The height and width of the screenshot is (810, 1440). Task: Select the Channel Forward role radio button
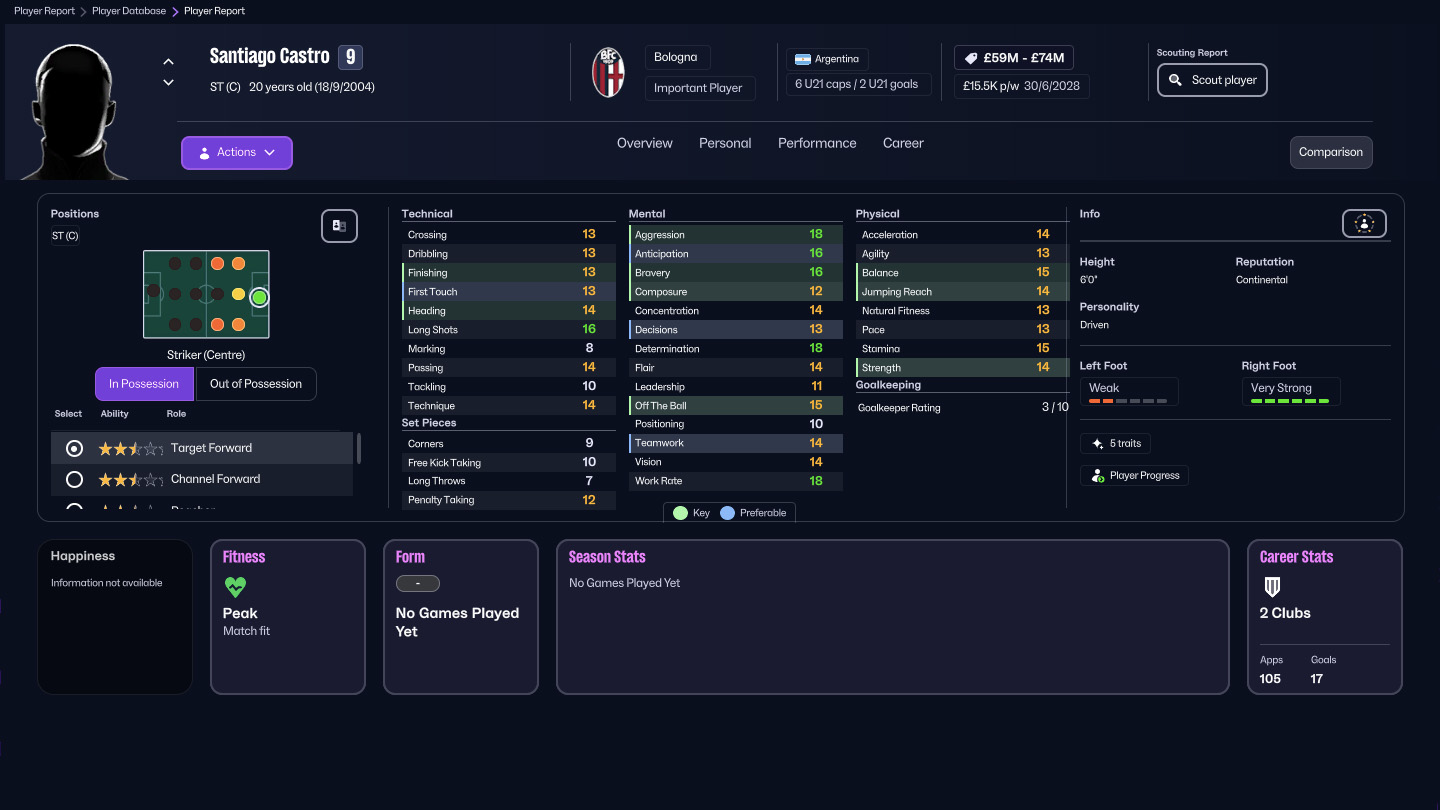(73, 479)
